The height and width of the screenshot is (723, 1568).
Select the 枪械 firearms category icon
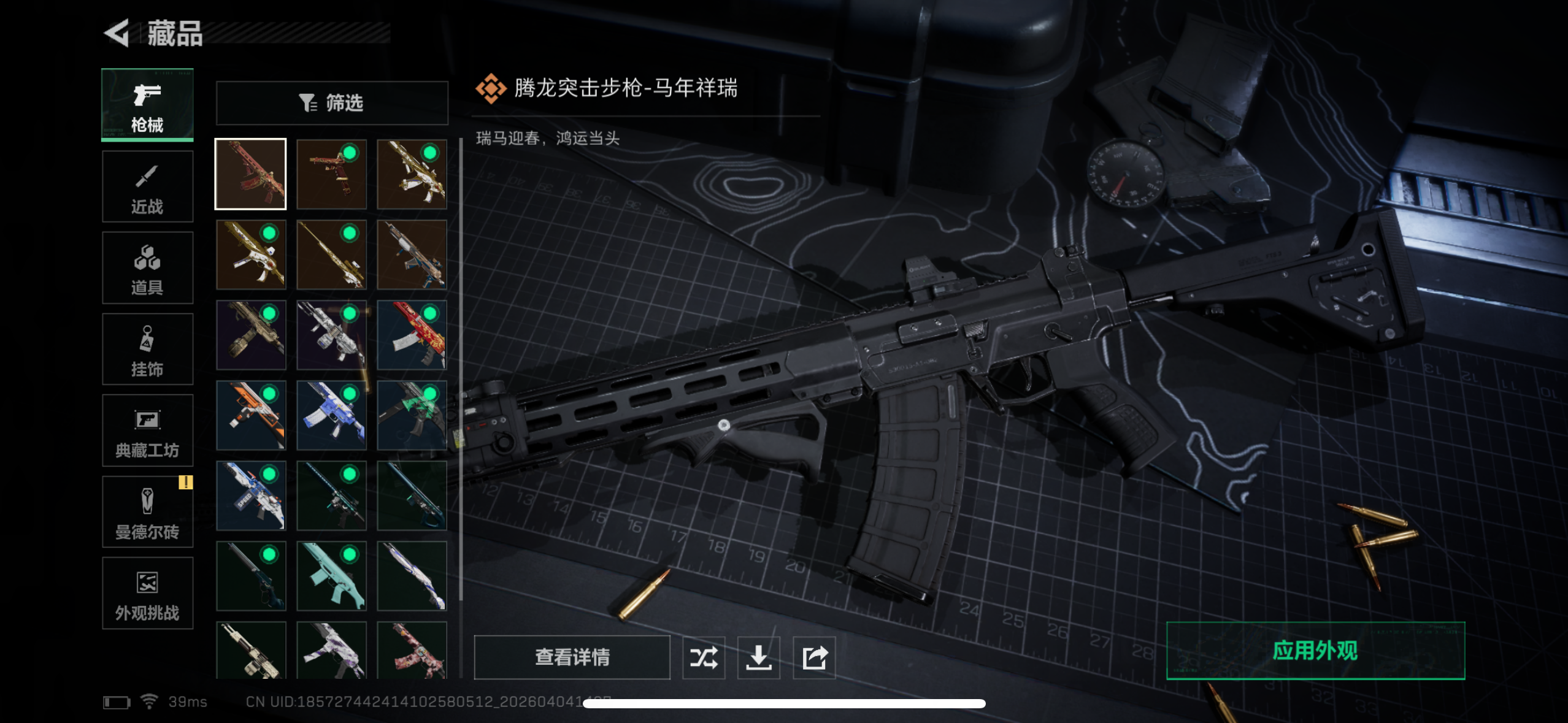147,104
